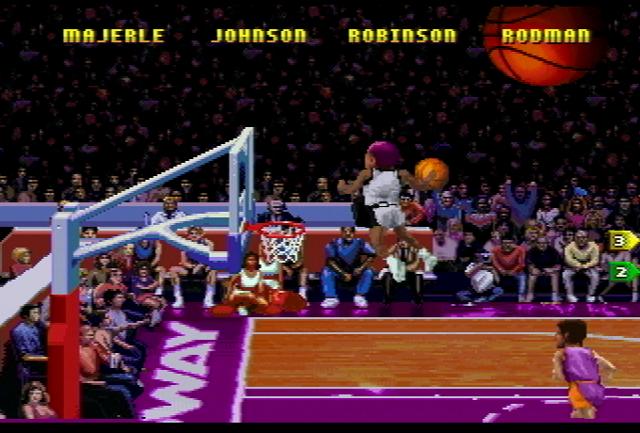640x433 pixels.
Task: Select the Rodman player name label
Action: [x=545, y=36]
